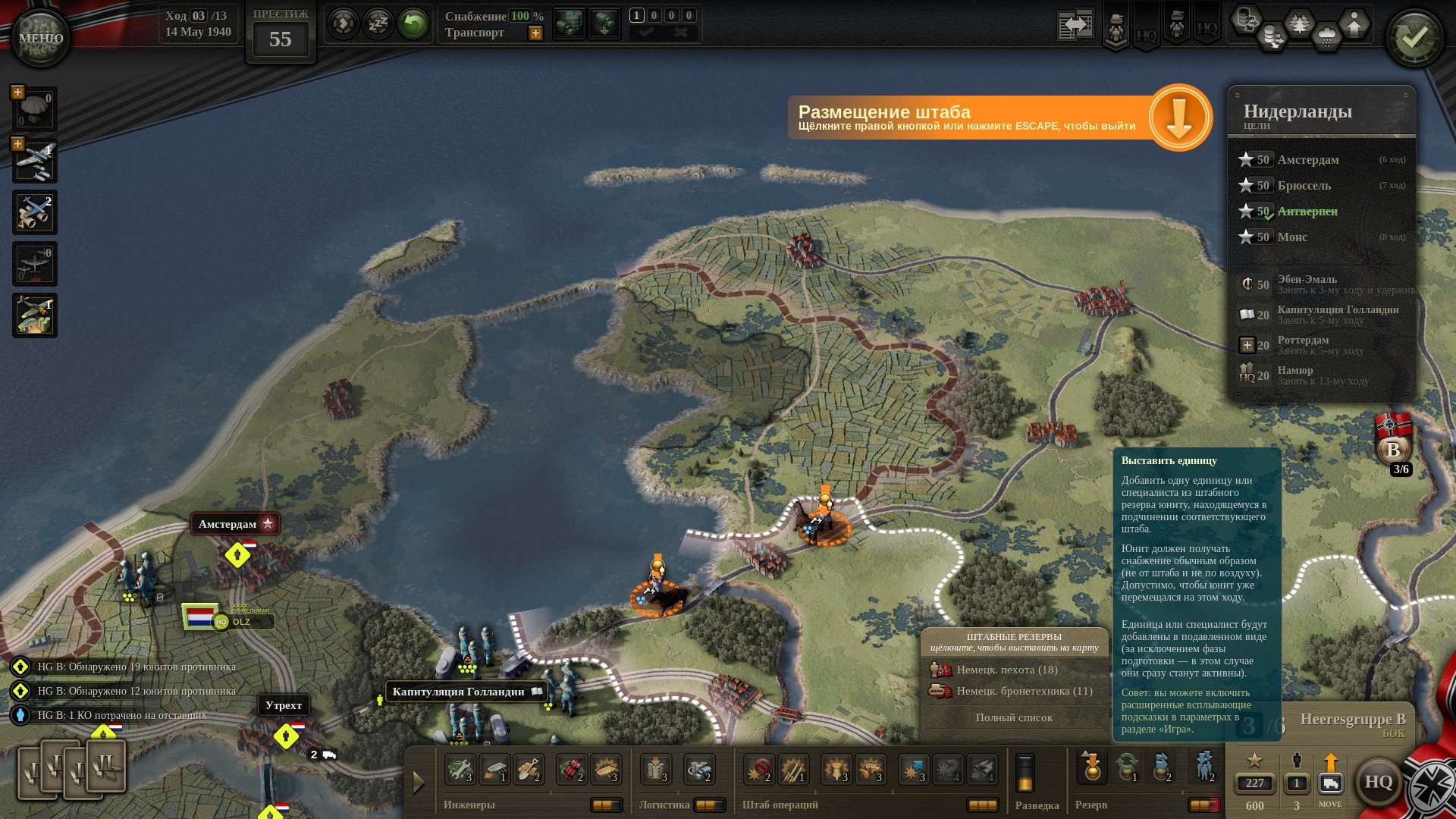End the turn with the checkmark button
Screen dimensions: 1456x819
[1414, 38]
